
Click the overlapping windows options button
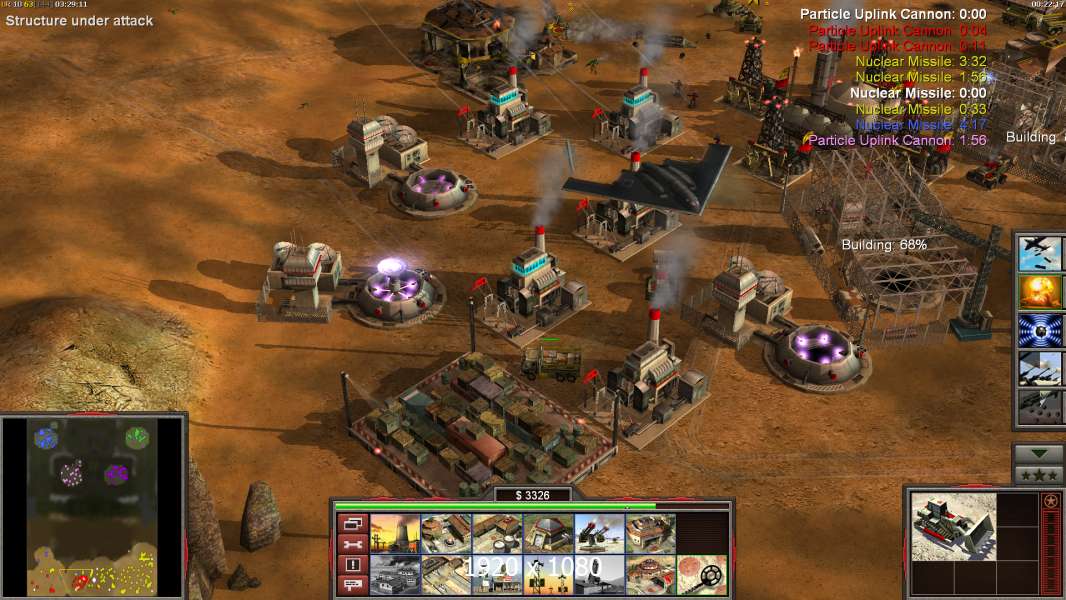351,523
